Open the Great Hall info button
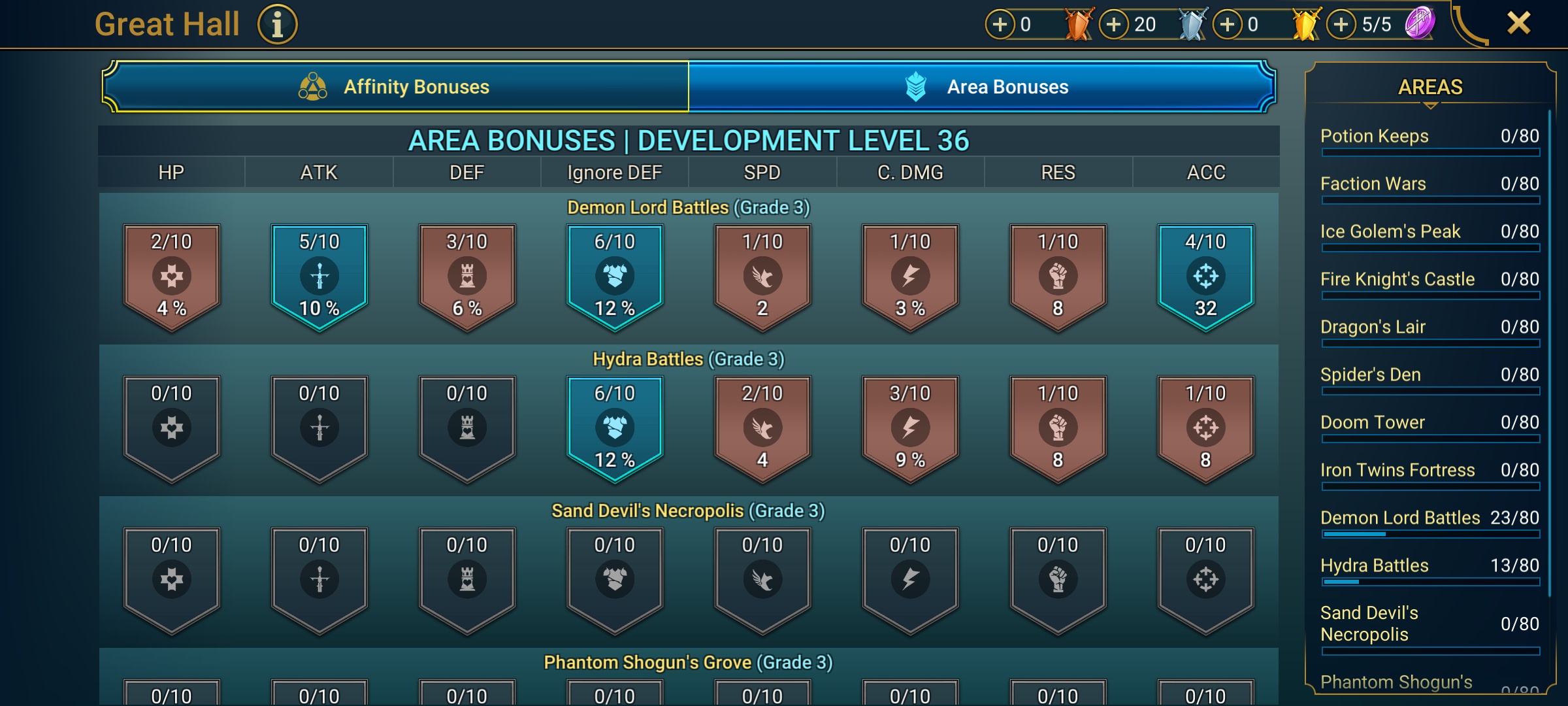1568x706 pixels. tap(278, 25)
